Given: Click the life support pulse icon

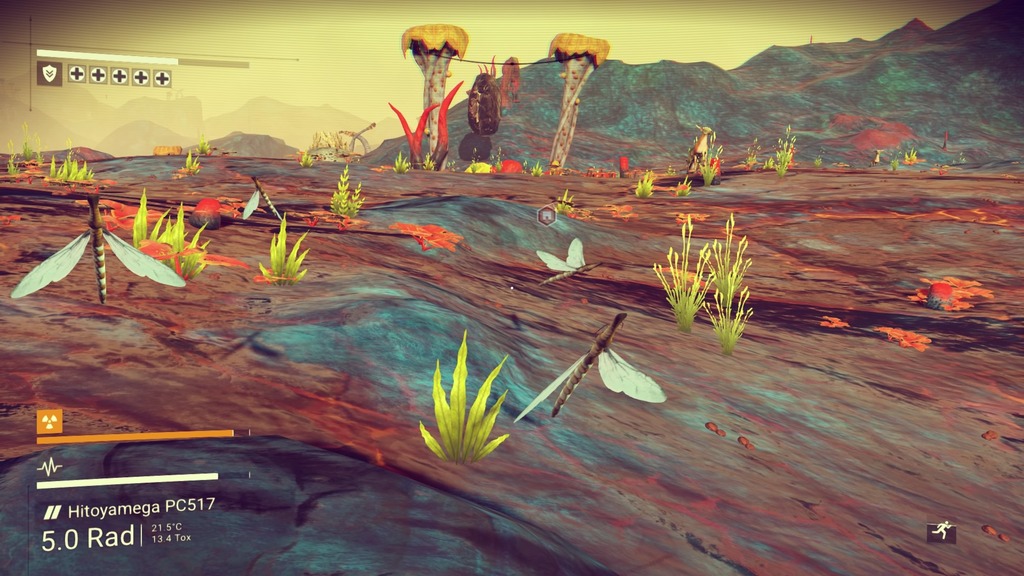Looking at the screenshot, I should coord(49,467).
